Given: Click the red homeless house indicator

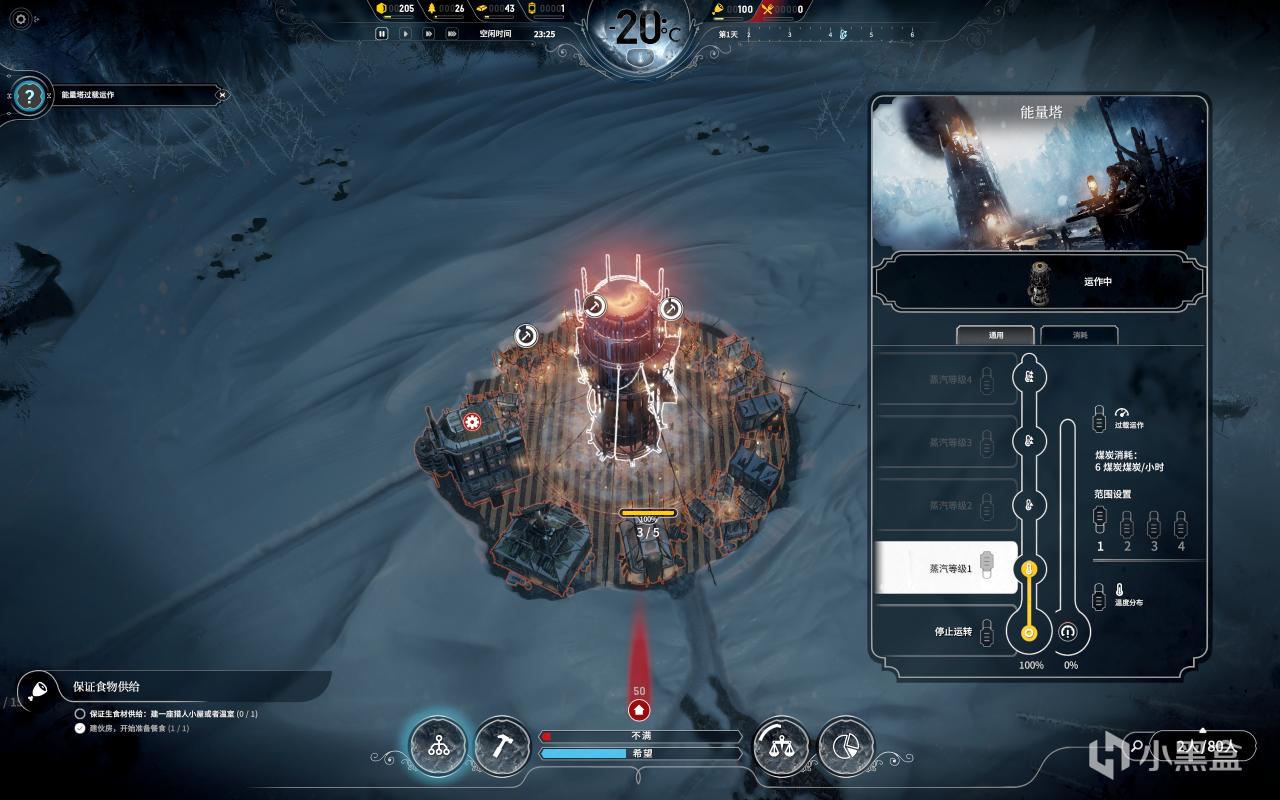Looking at the screenshot, I should click(639, 710).
